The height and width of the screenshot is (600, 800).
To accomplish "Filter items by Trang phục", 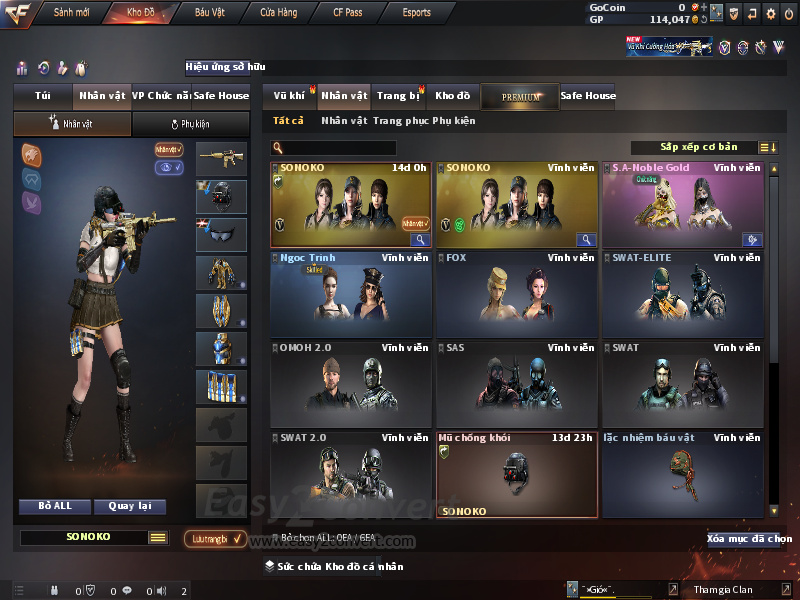I will click(400, 121).
